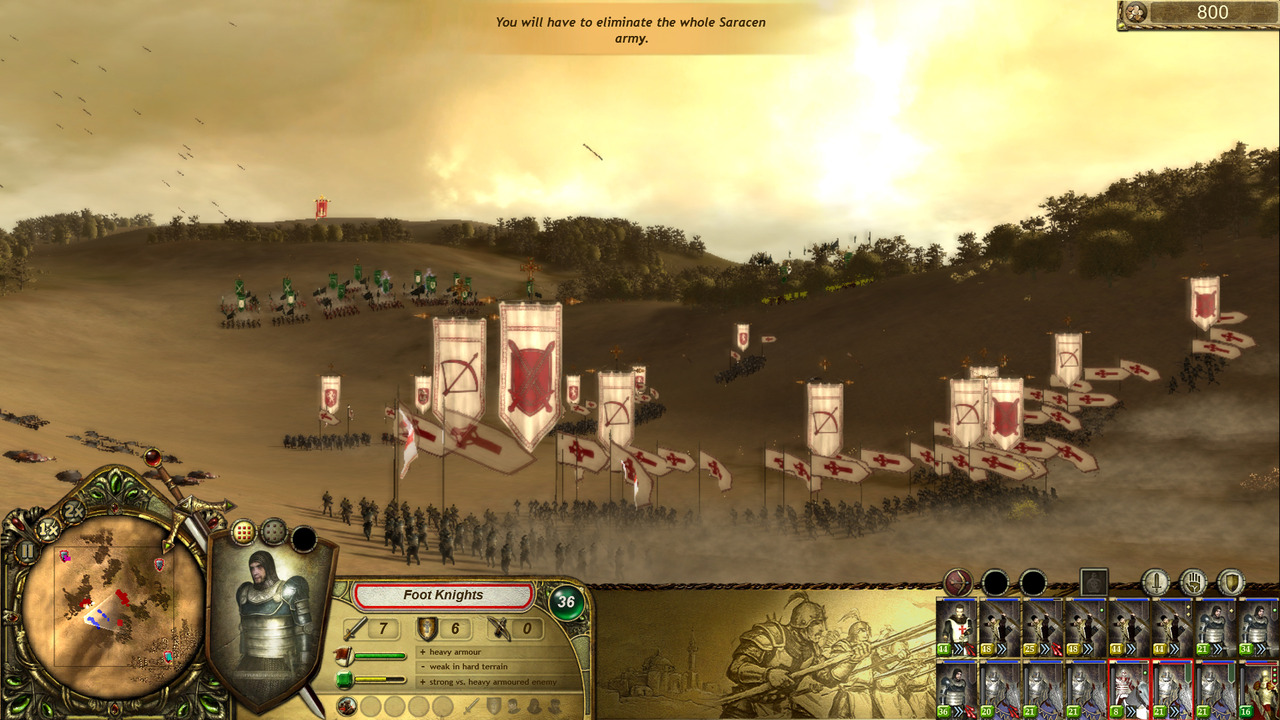Screen dimensions: 1280x720
Task: Select the Foot Knights card with 36
Action: [957, 689]
